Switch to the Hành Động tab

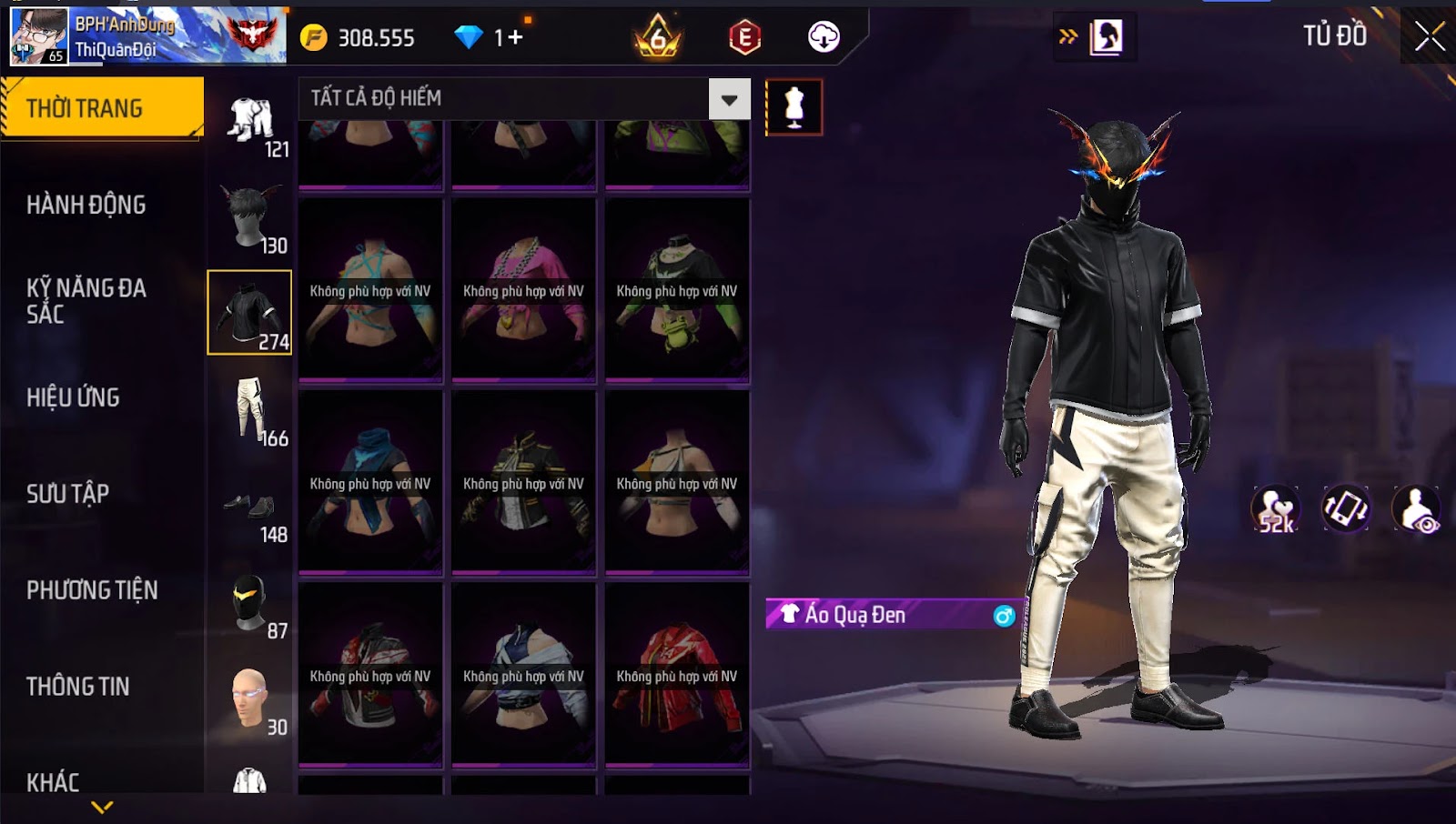(86, 205)
